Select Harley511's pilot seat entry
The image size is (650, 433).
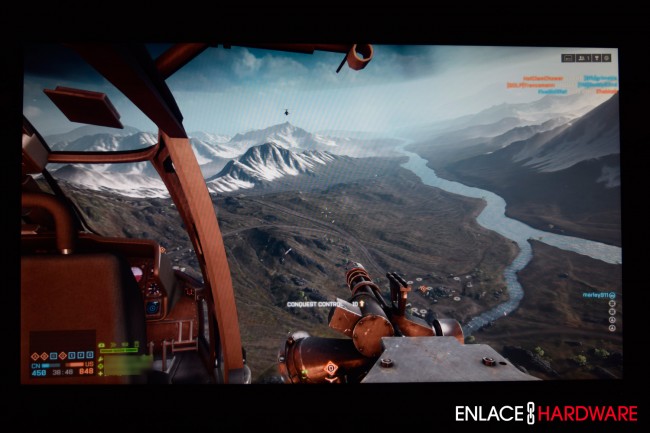point(597,296)
